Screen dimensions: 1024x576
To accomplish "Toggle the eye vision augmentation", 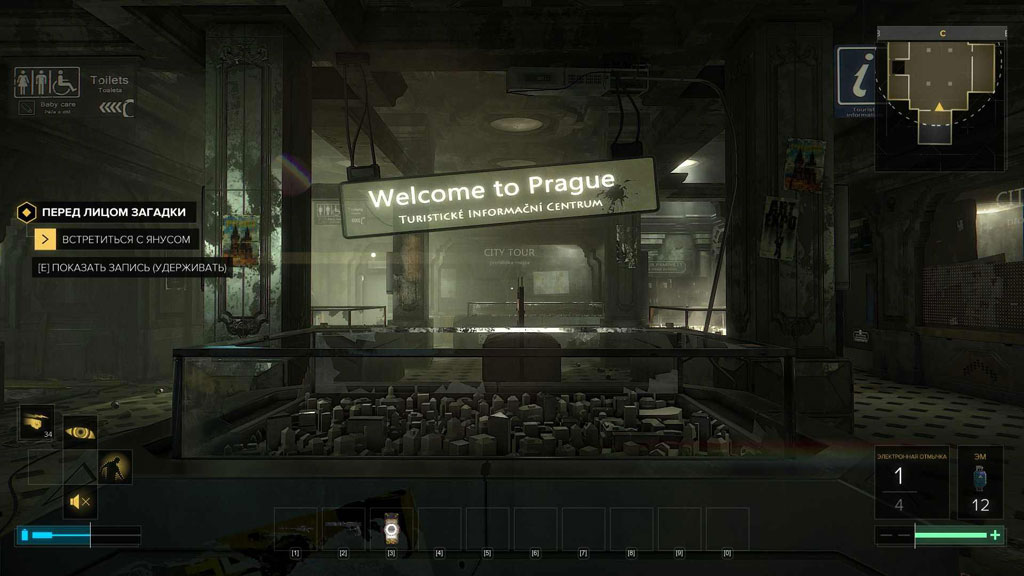I will 80,432.
